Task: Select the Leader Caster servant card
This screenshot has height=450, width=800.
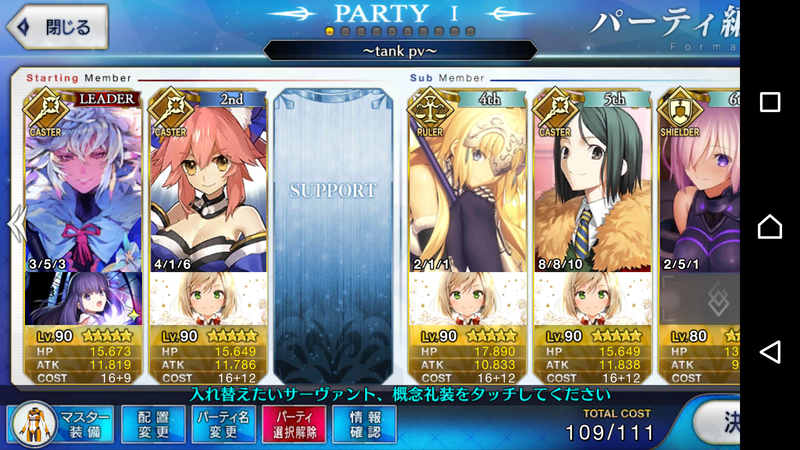Action: pyautogui.click(x=82, y=190)
